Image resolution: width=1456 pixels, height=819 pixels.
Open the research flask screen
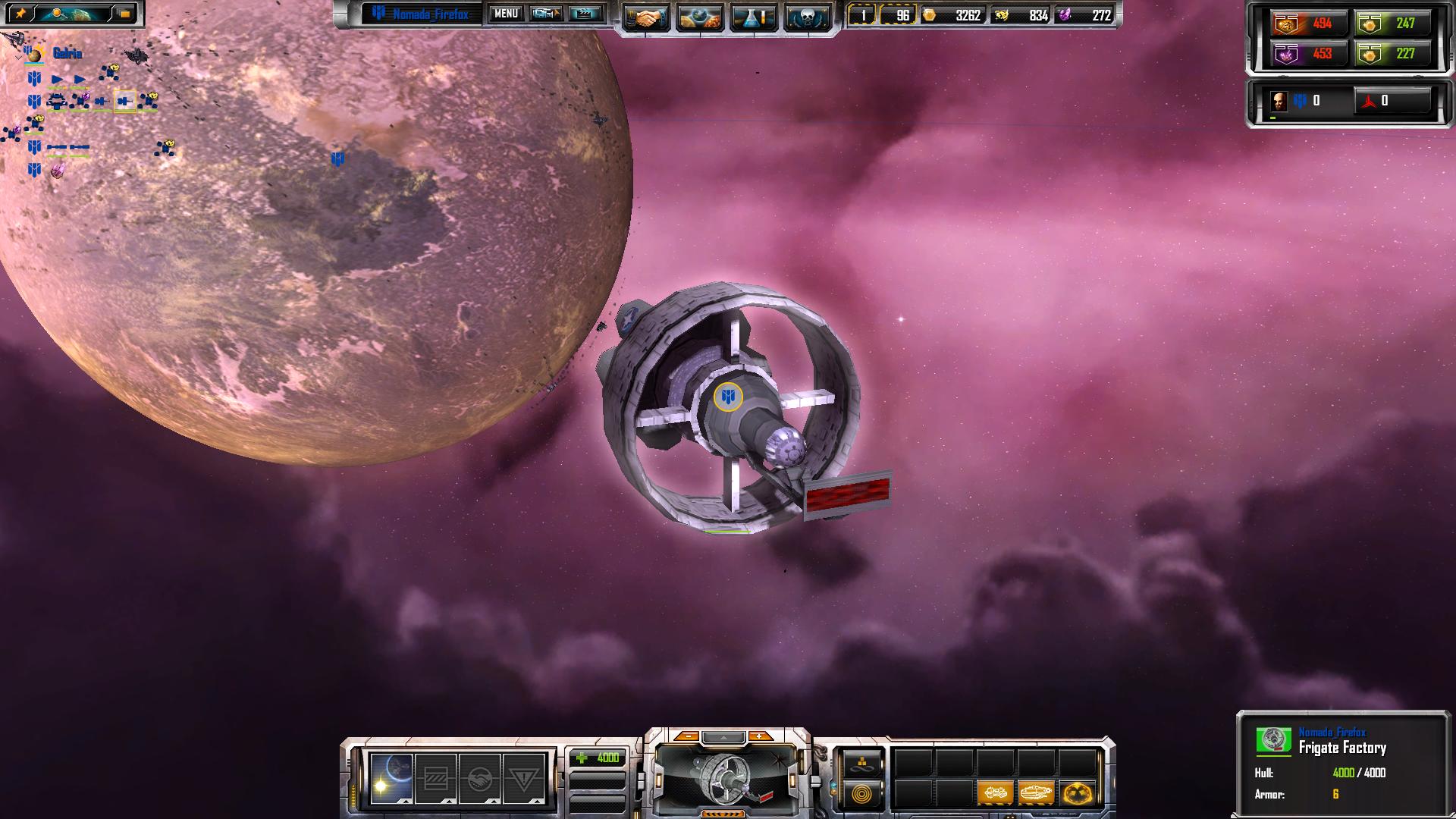[x=754, y=18]
